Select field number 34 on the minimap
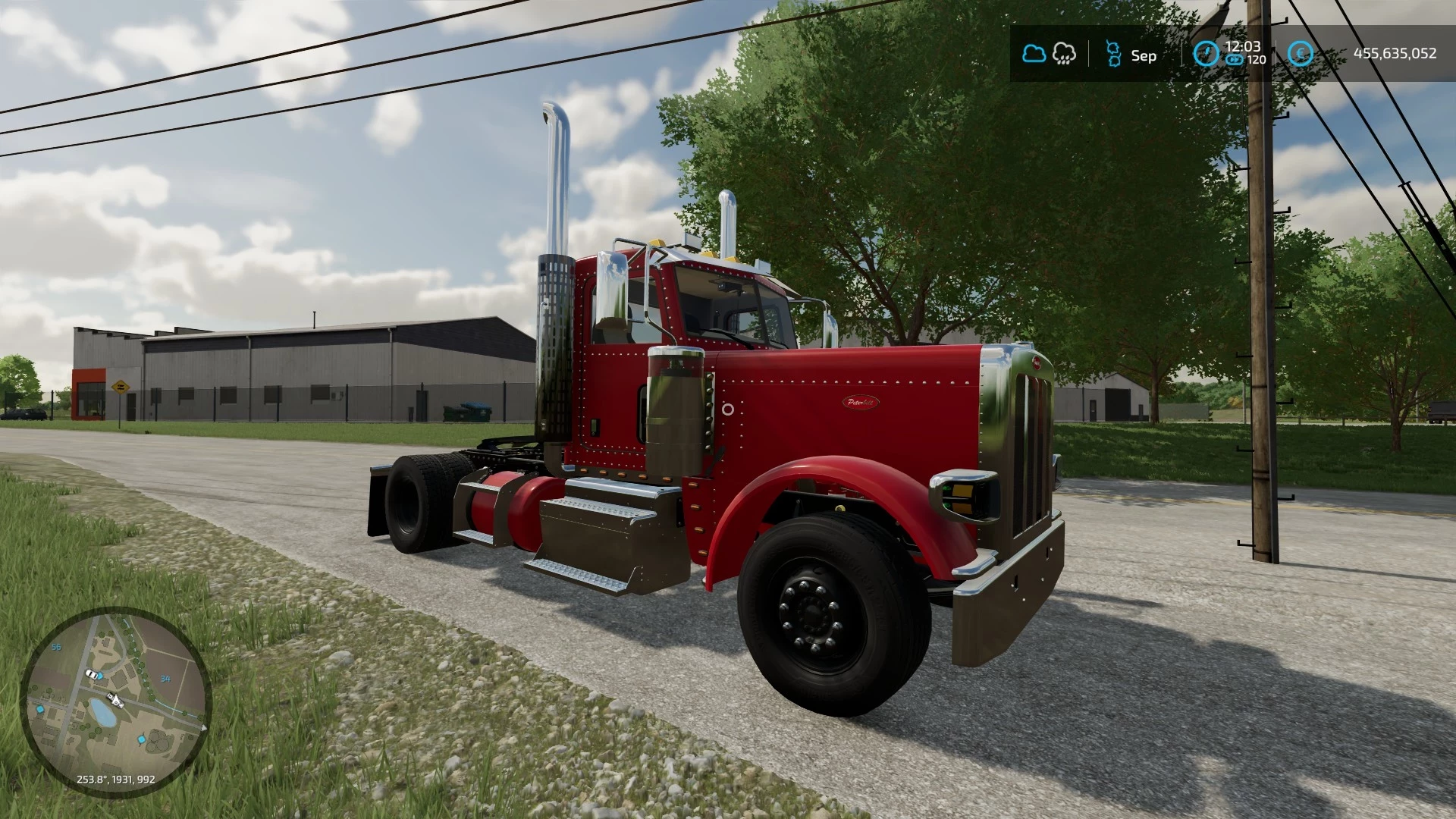Image resolution: width=1456 pixels, height=819 pixels. pyautogui.click(x=165, y=679)
